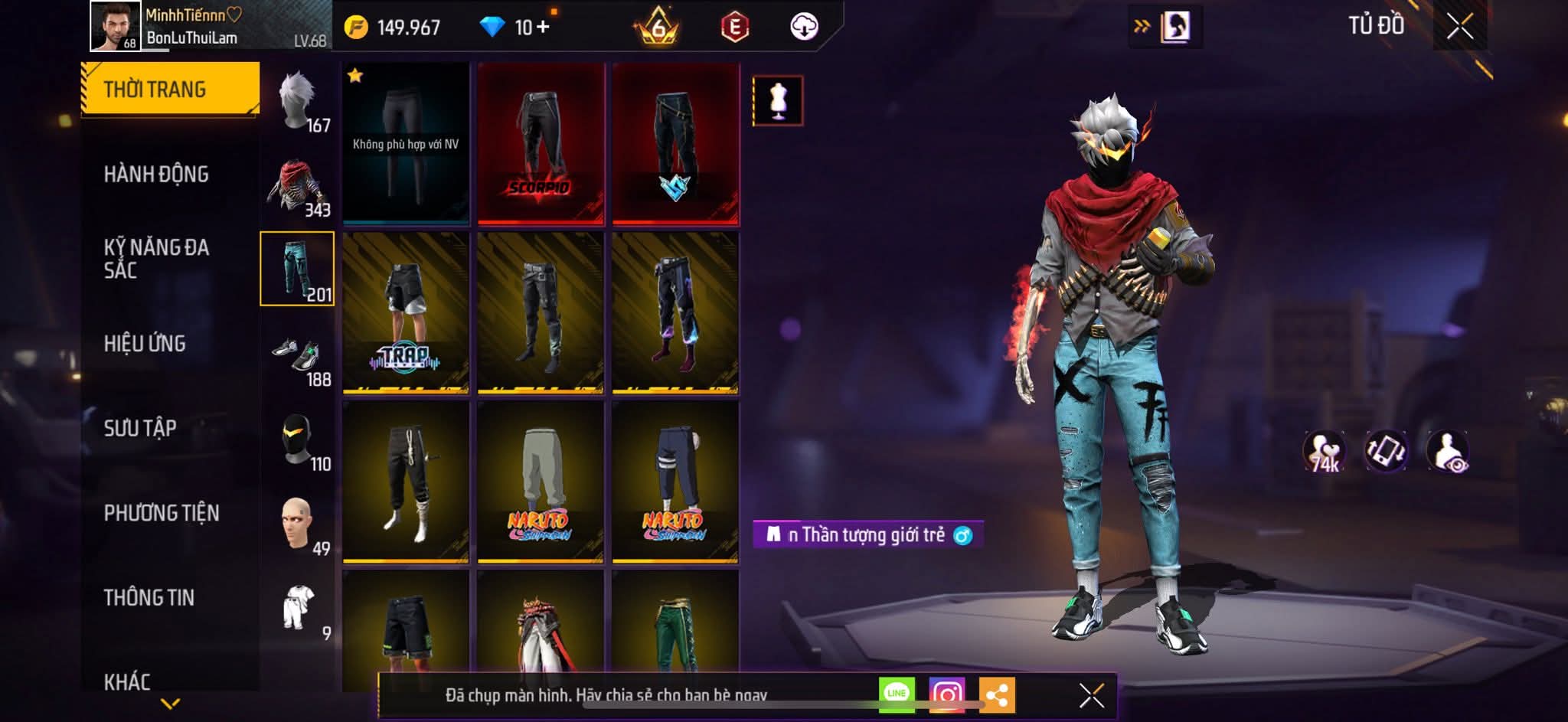The width and height of the screenshot is (1568, 722).
Task: Share the screenshot to Instagram
Action: (947, 694)
